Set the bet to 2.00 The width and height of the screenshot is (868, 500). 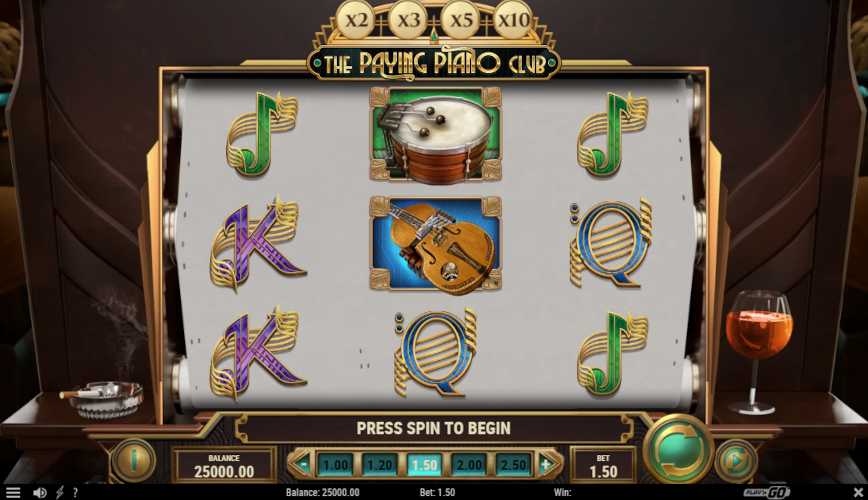(467, 464)
